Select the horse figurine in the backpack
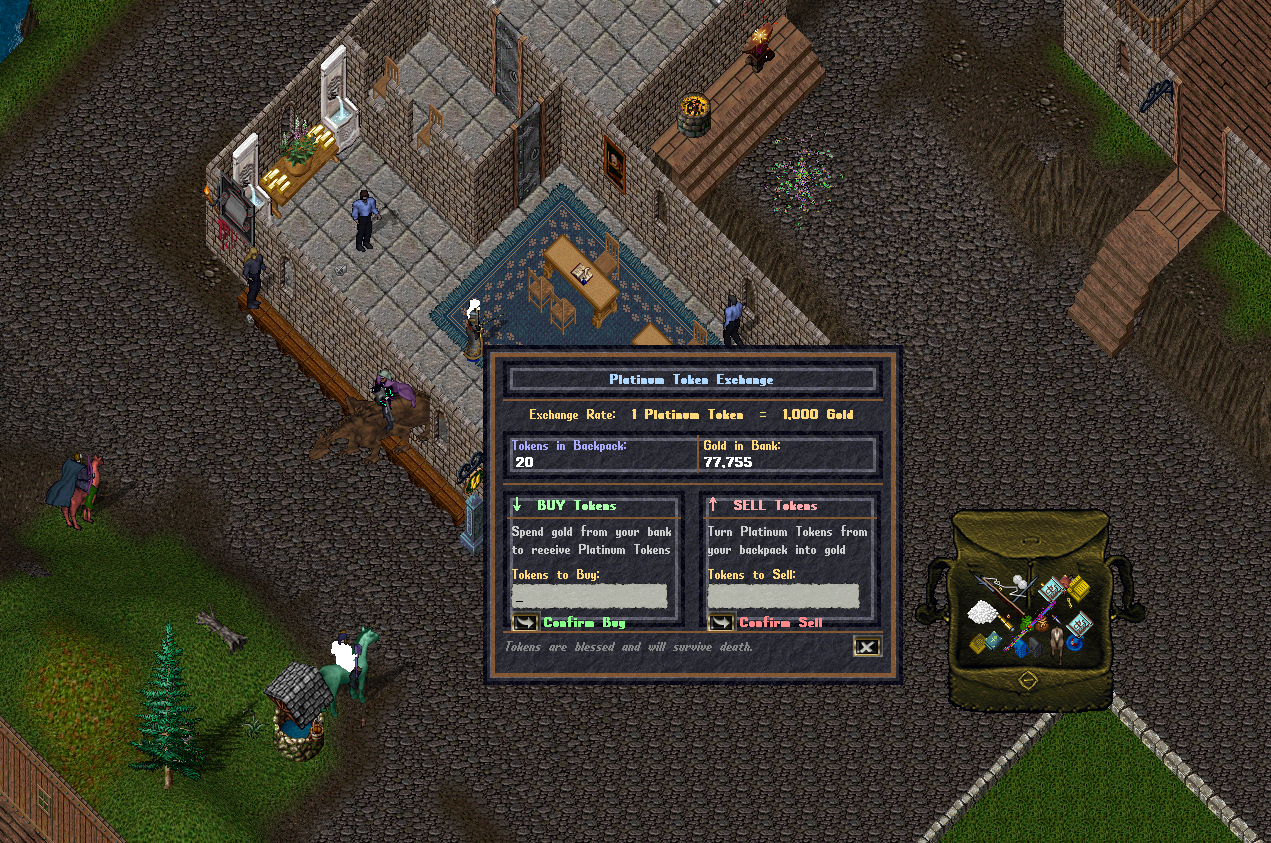 point(1057,643)
